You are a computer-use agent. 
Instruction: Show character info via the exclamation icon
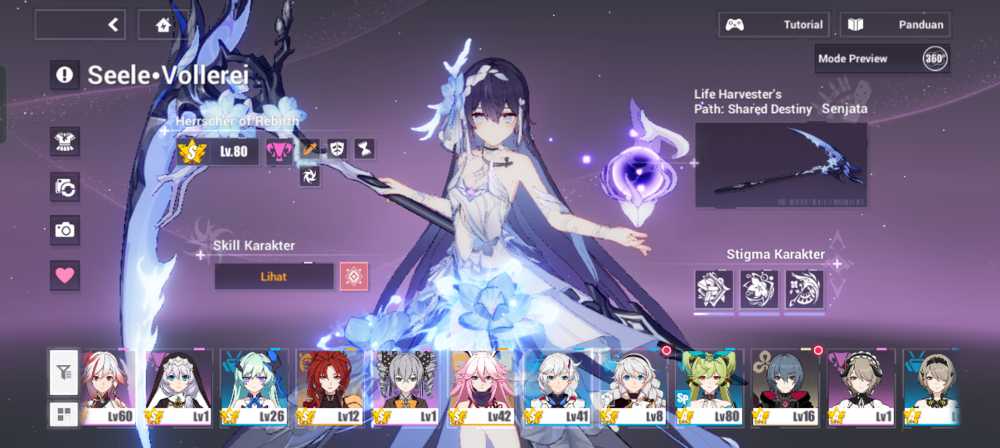click(65, 74)
